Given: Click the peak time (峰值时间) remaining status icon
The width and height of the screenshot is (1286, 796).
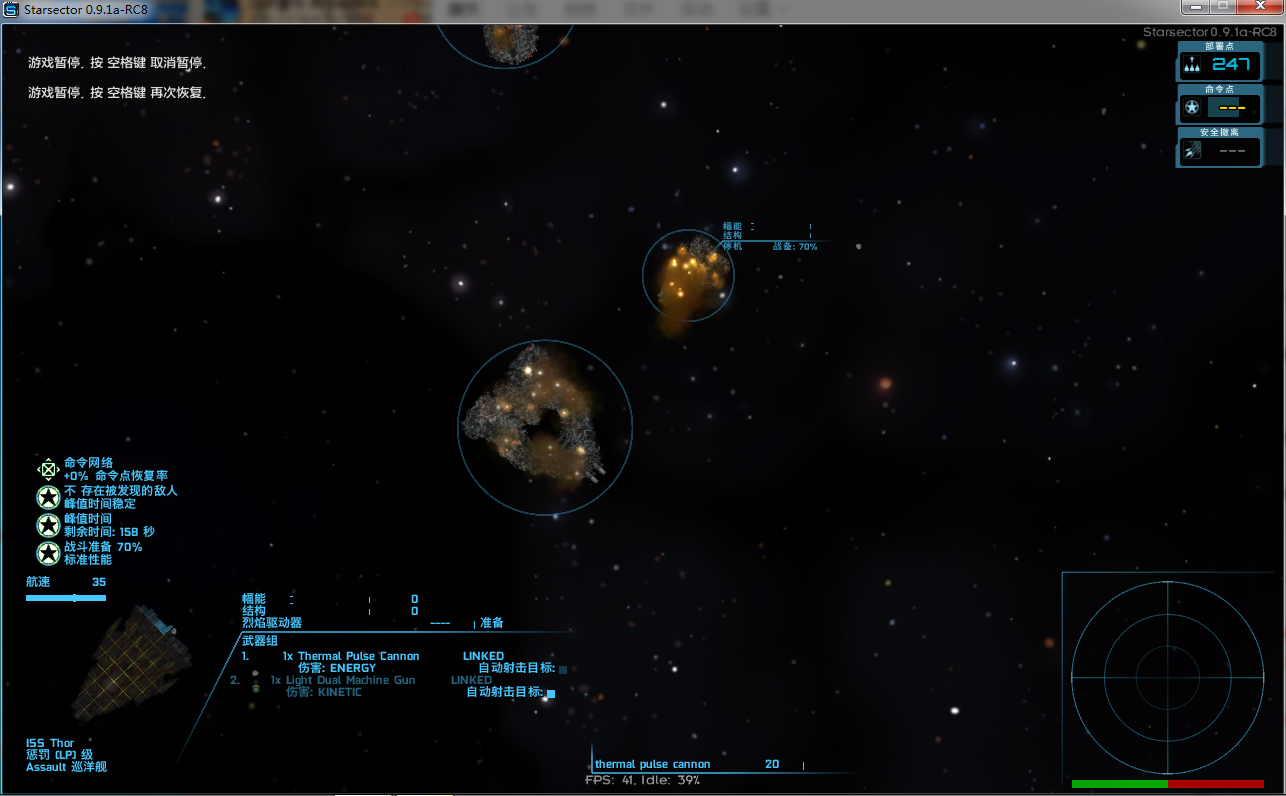Looking at the screenshot, I should (x=48, y=525).
